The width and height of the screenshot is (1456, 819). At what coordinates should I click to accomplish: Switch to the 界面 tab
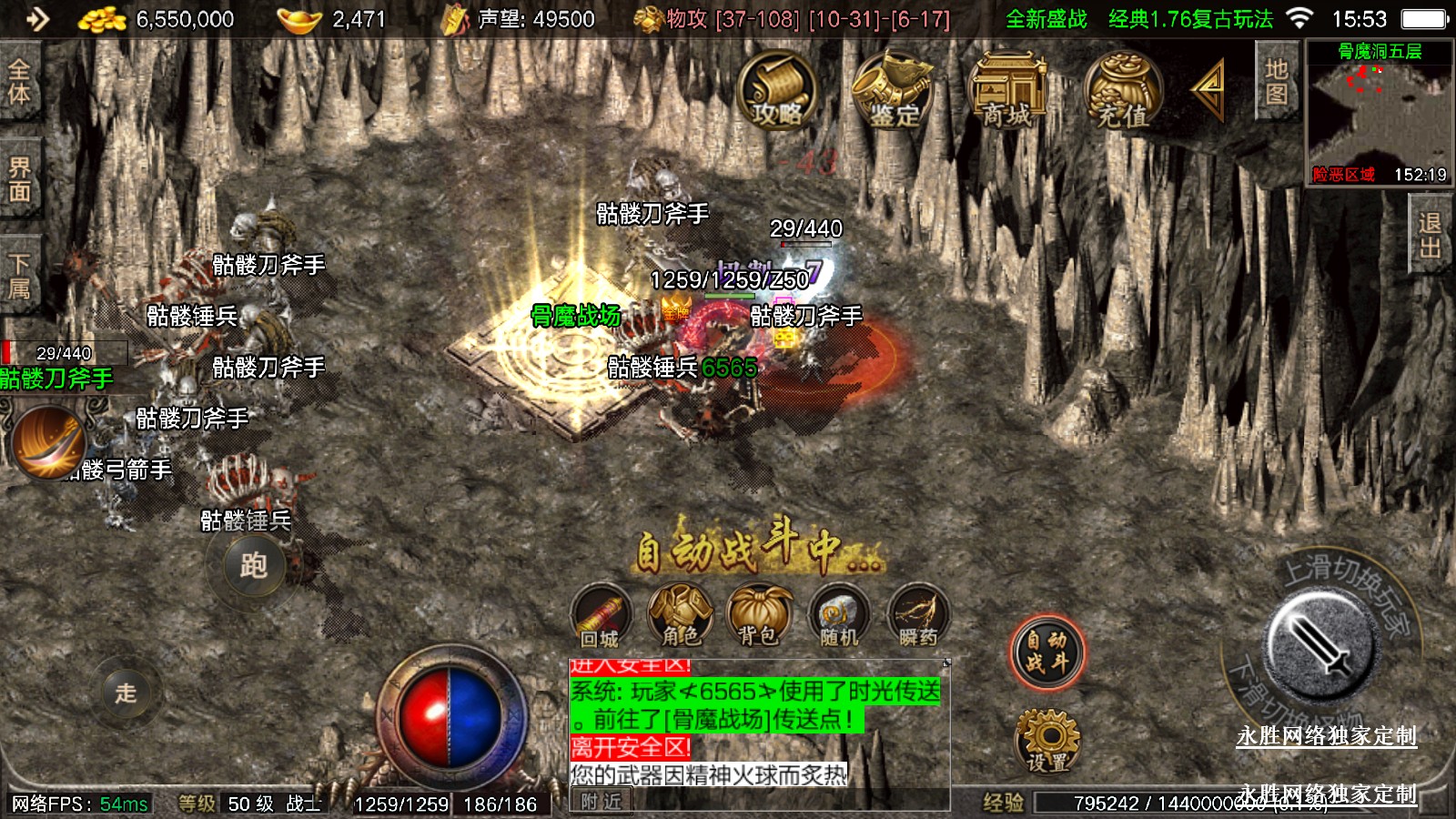[19, 178]
